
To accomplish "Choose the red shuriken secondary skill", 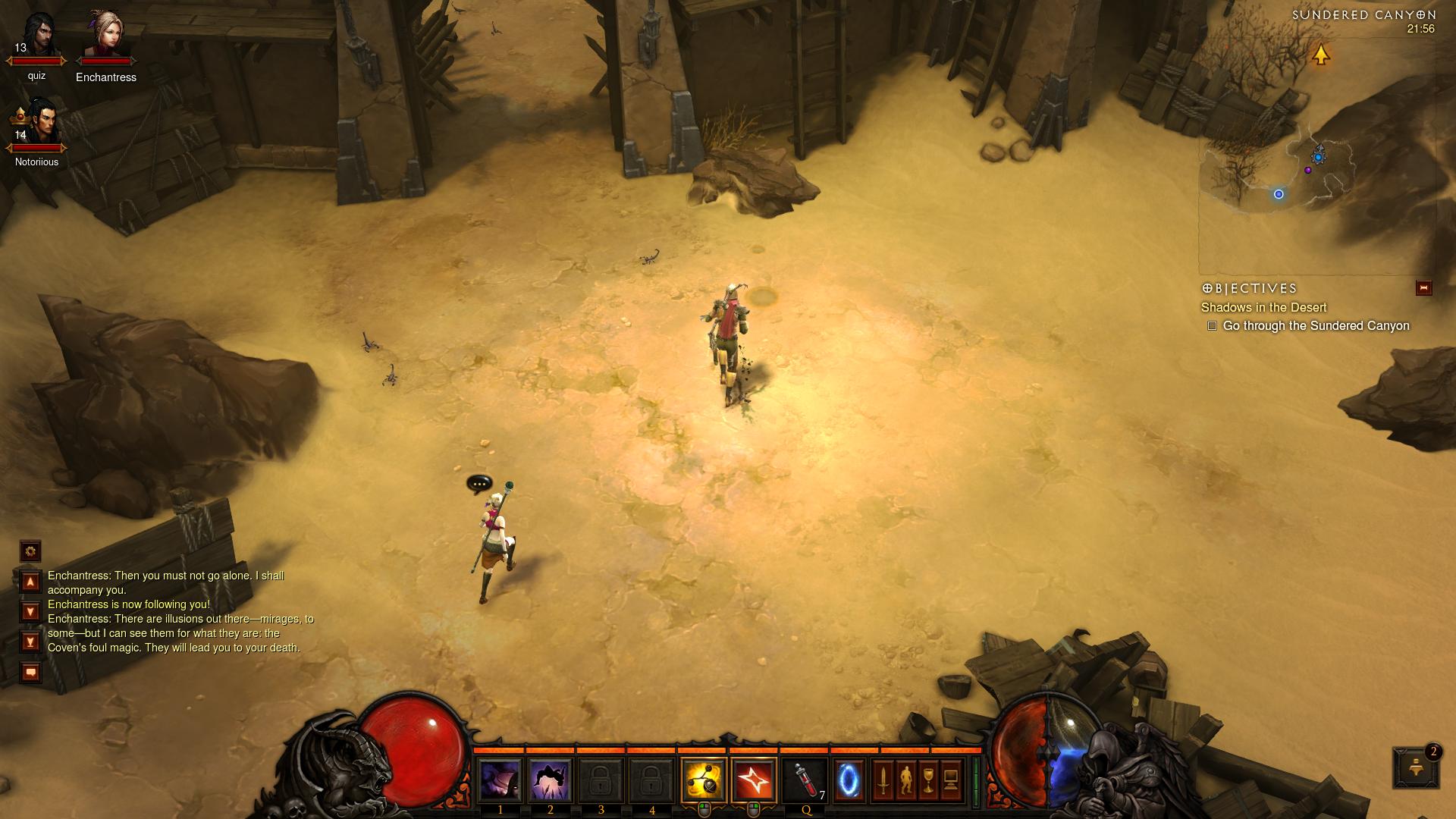I will [754, 780].
